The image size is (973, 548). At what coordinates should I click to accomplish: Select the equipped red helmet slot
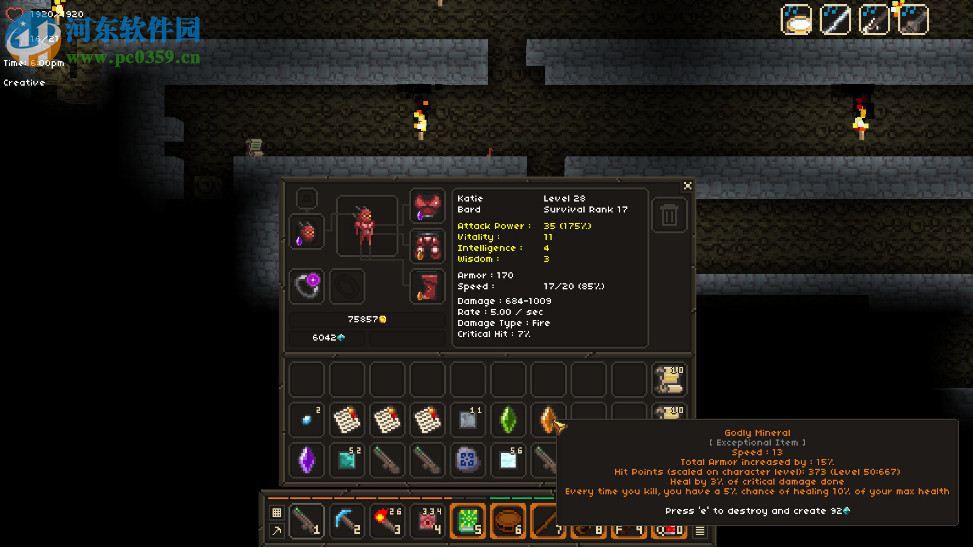tap(428, 208)
